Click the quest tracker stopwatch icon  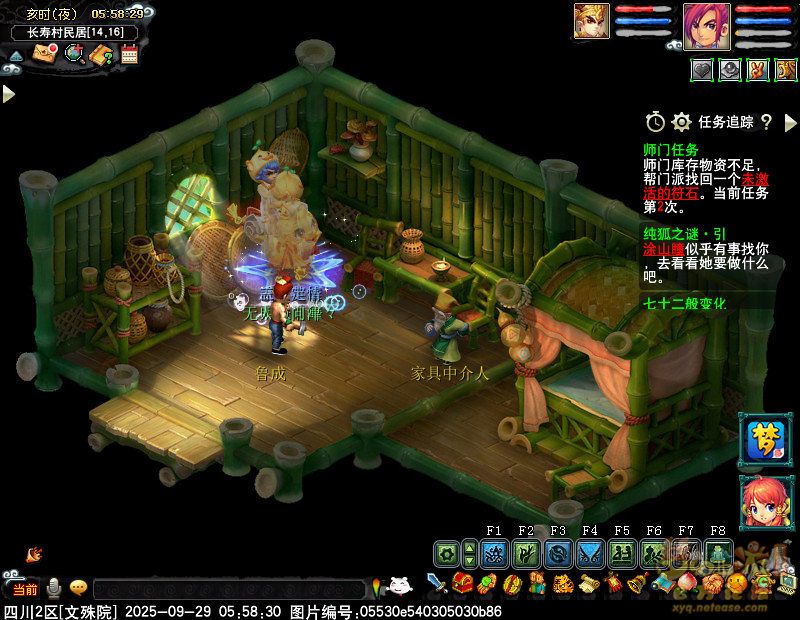point(655,122)
